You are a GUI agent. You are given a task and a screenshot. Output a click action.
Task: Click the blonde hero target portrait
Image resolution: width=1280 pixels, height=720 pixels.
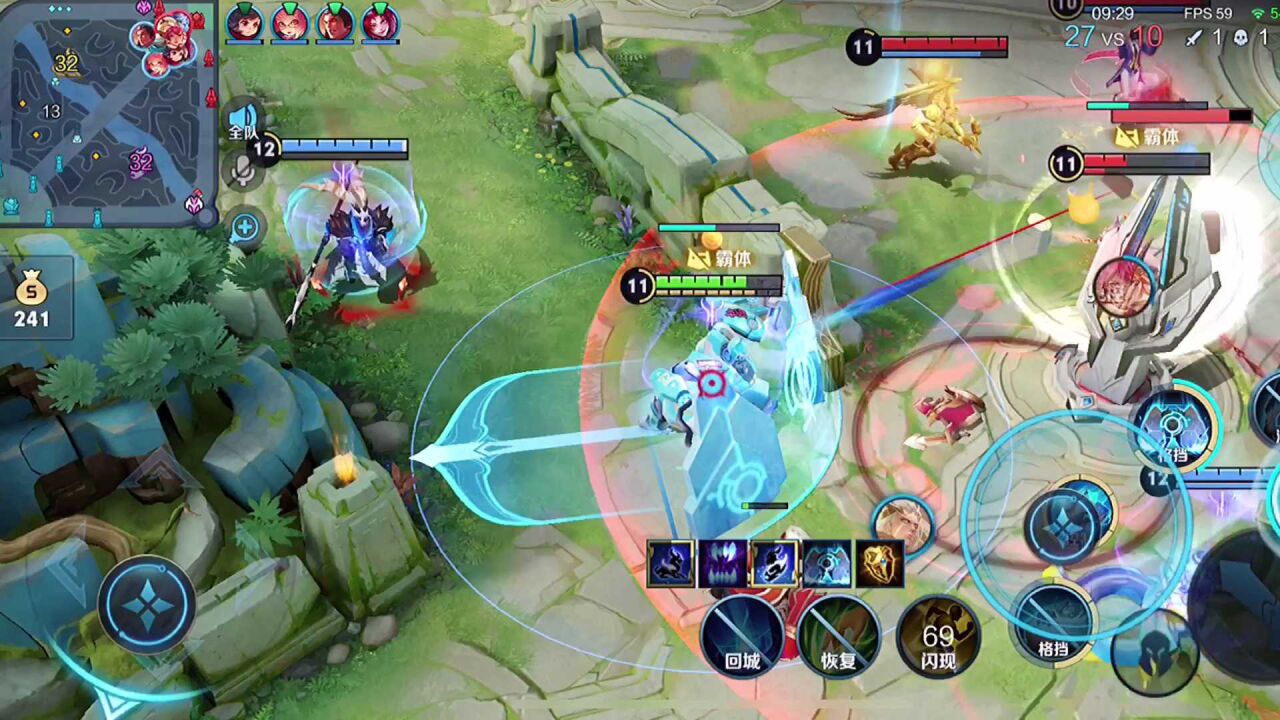[x=902, y=525]
